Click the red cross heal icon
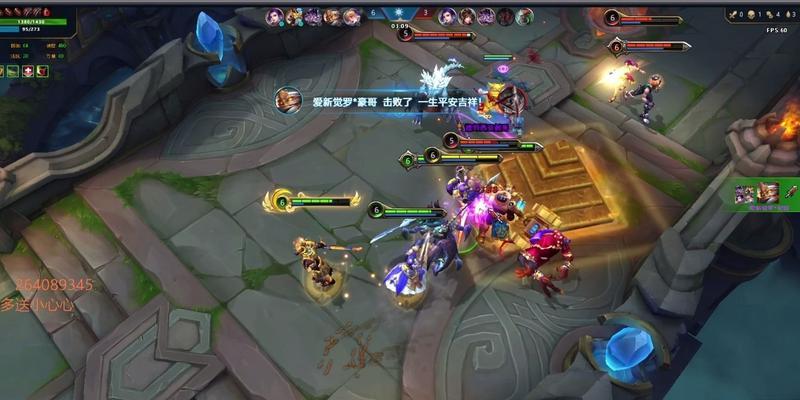The height and width of the screenshot is (400, 800). [x=27, y=71]
